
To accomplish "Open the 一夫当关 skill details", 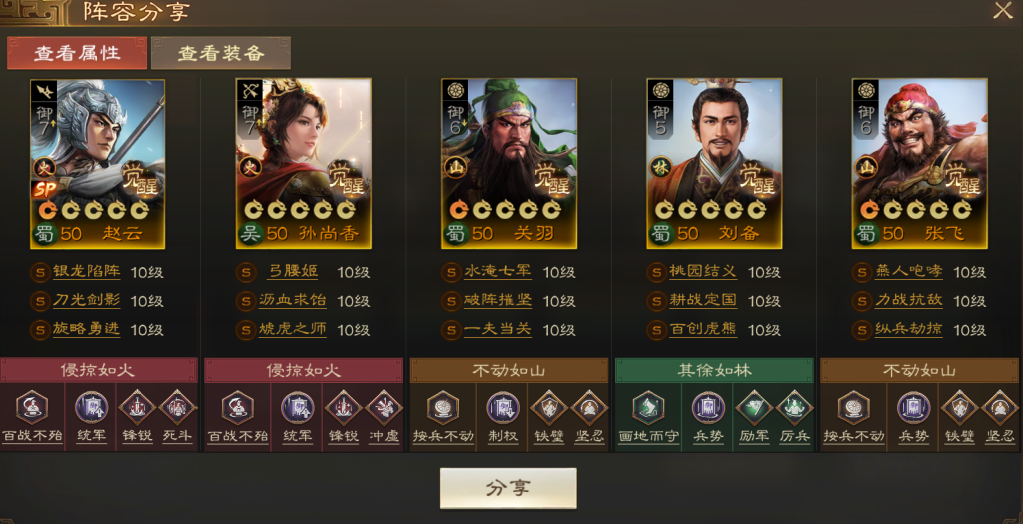I will tap(498, 330).
